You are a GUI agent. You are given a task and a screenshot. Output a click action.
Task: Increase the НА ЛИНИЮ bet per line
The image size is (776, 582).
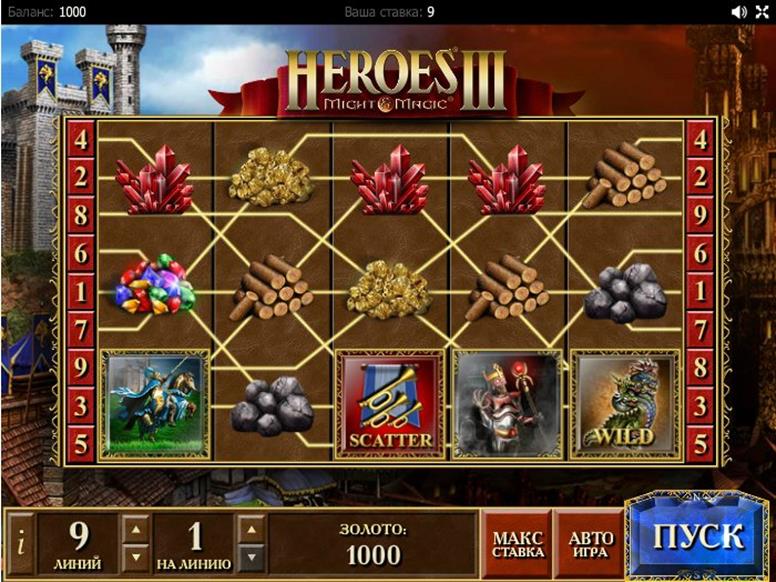click(254, 530)
